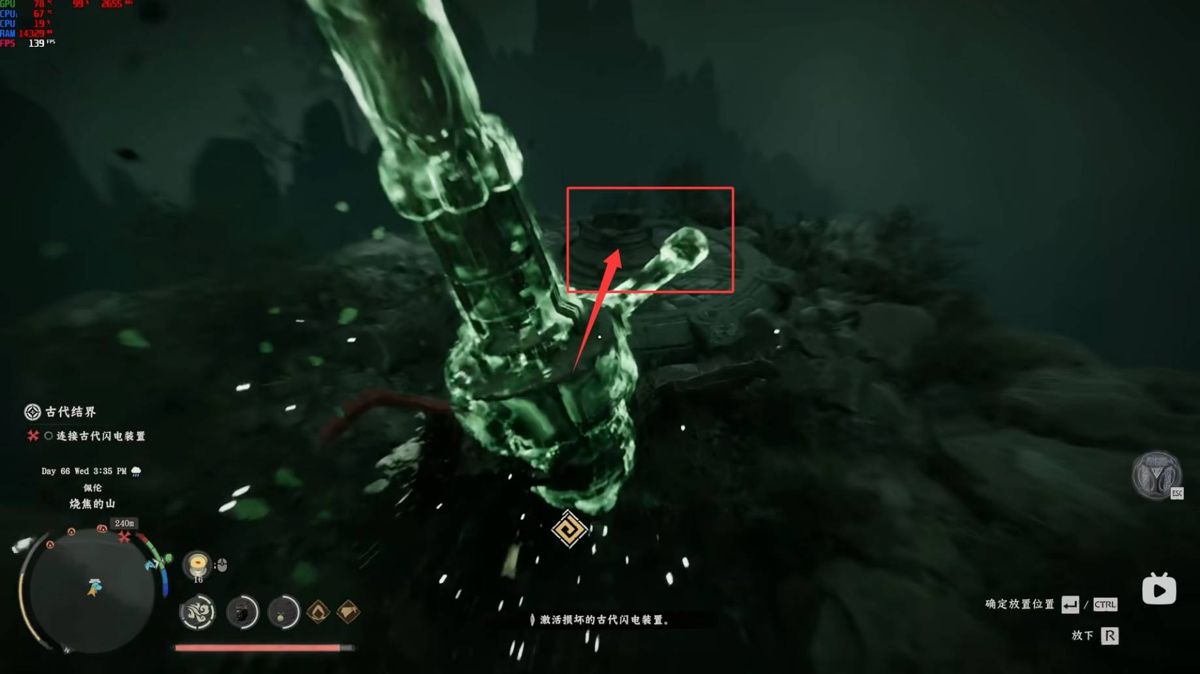
Task: Open the round emblem menu marked ESC
Action: 1156,475
